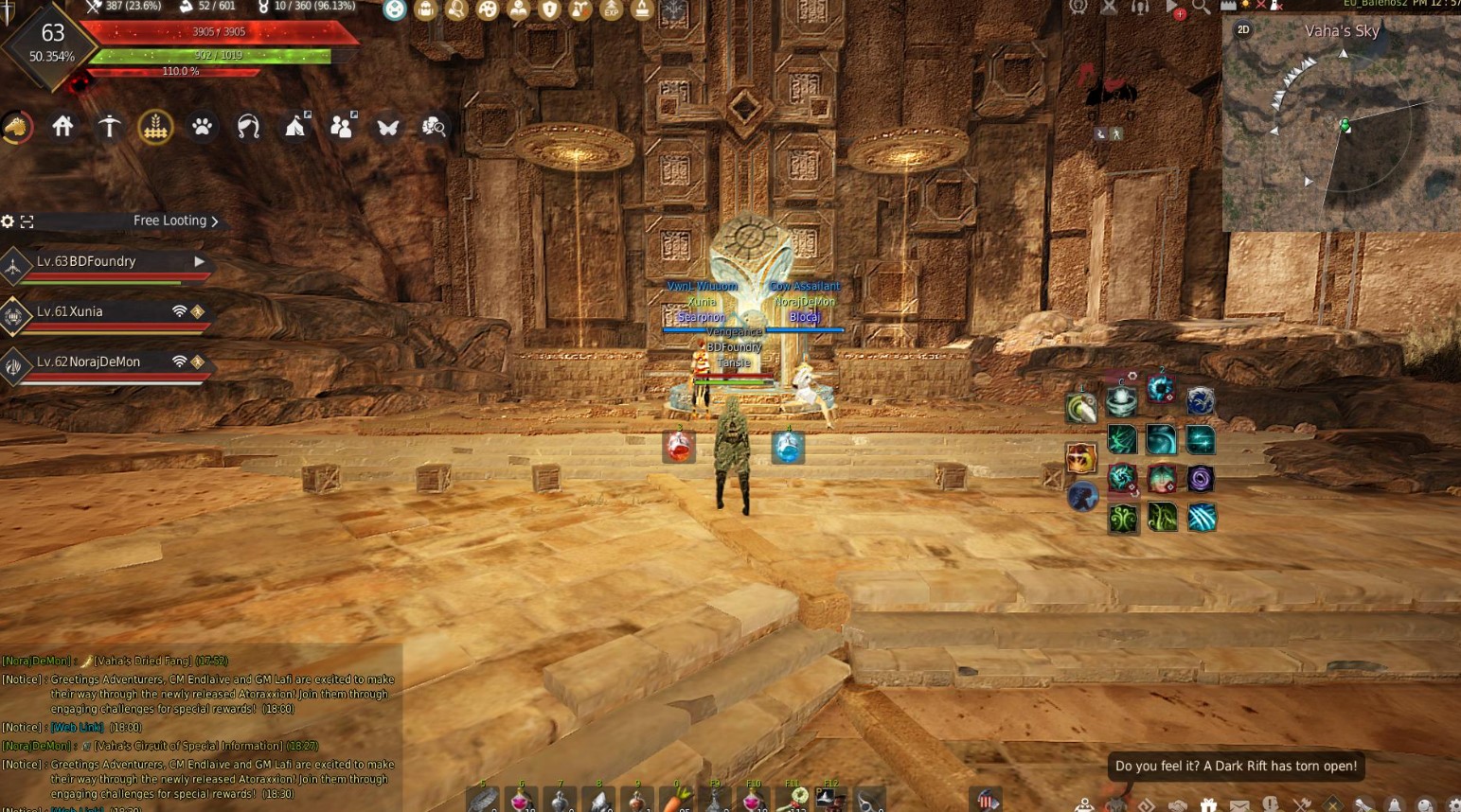Select the pickaxe worker icon
The height and width of the screenshot is (812, 1461).
click(x=109, y=127)
